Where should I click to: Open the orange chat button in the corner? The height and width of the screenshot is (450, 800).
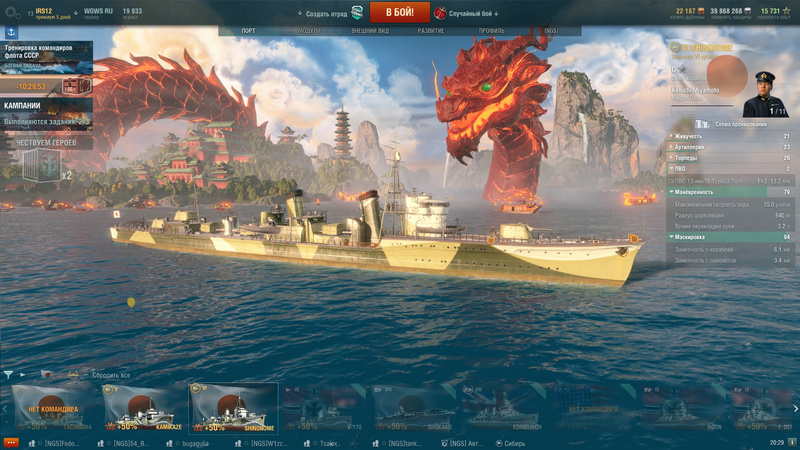pos(11,442)
